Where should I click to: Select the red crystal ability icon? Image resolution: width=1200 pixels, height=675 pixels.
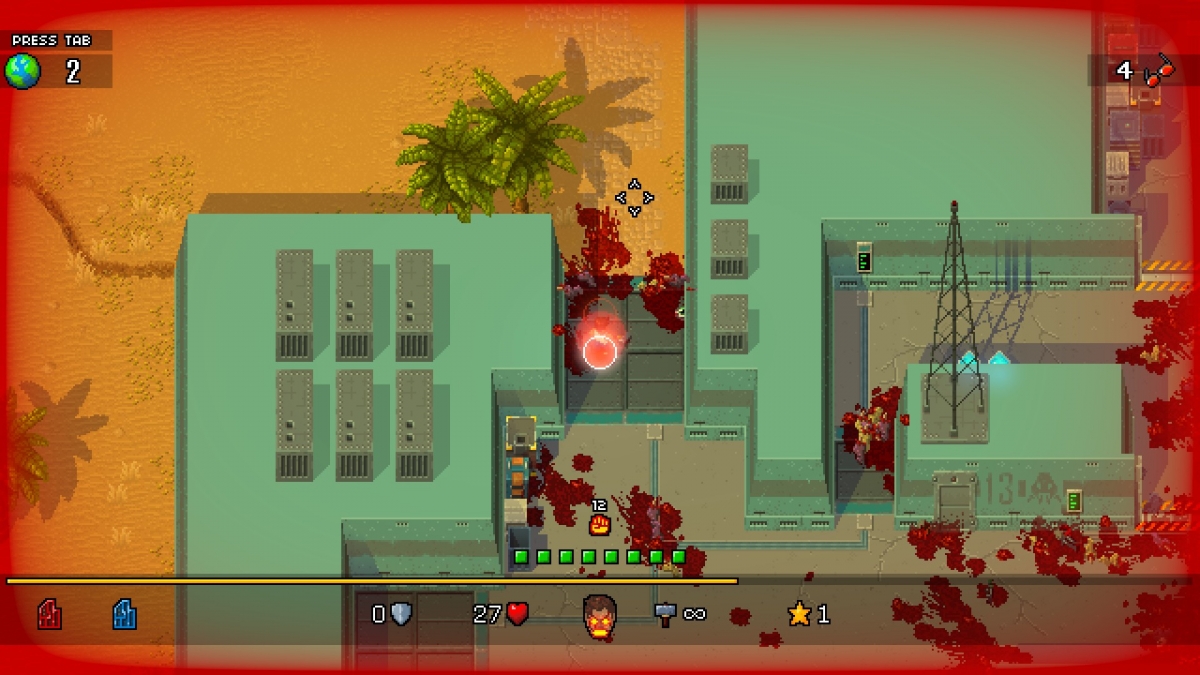coord(49,614)
